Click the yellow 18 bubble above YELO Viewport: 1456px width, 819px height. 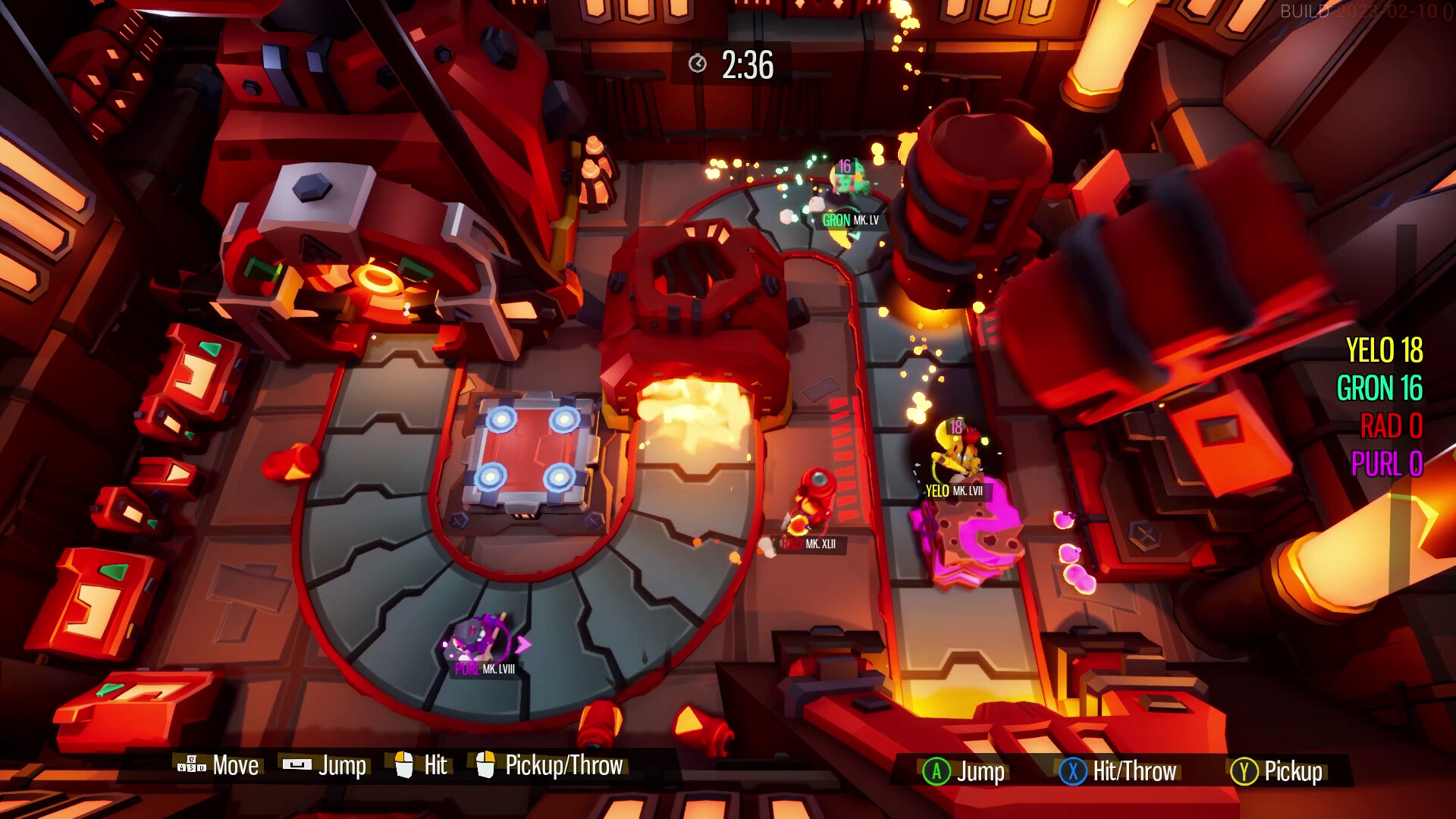(x=955, y=427)
